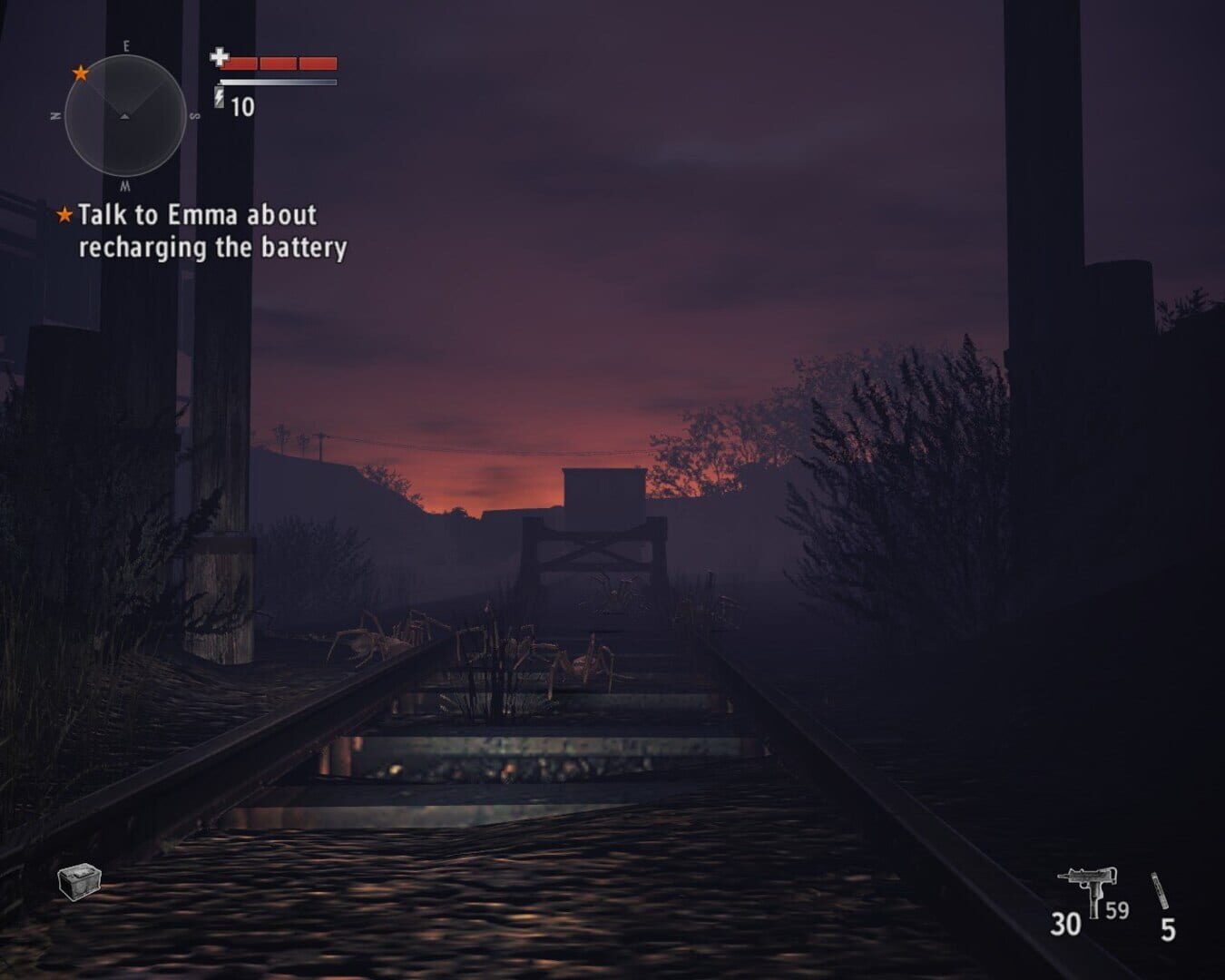1225x980 pixels.
Task: Click the magazine ammo counter showing 30
Action: [1068, 923]
